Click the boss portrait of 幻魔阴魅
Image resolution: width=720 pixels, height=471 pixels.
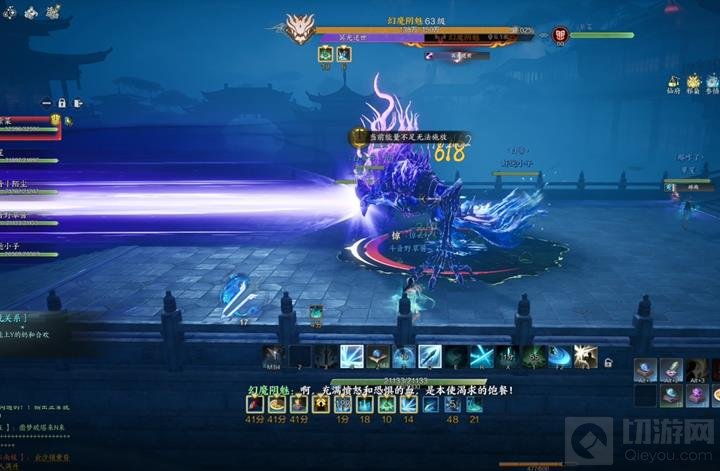299,28
